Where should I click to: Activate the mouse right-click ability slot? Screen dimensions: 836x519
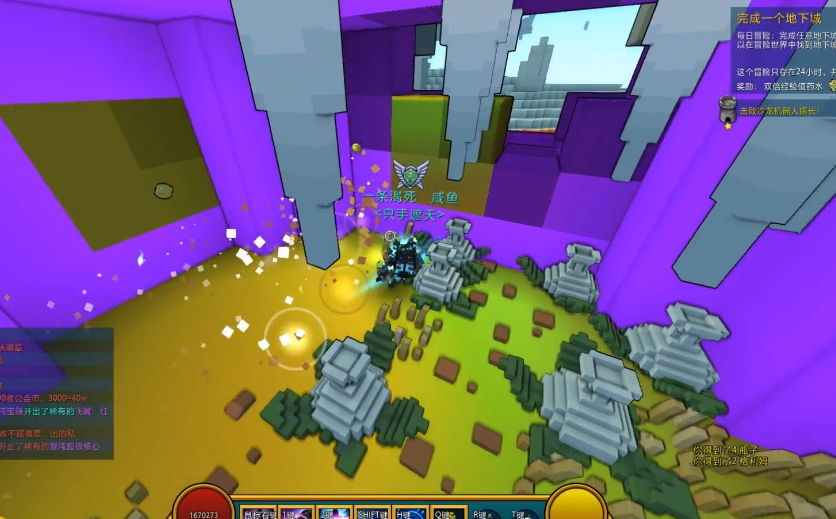[258, 513]
